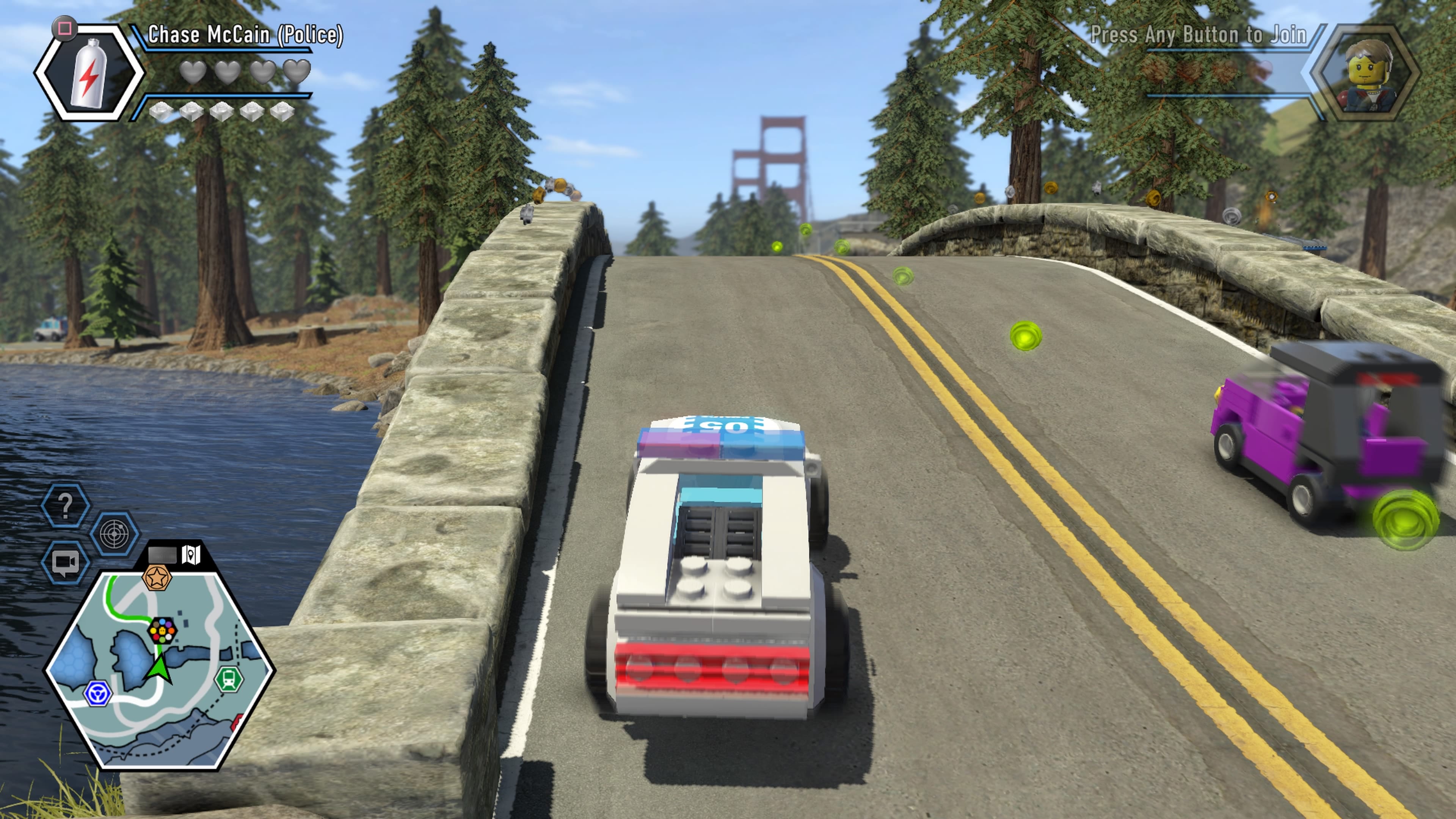1456x819 pixels.
Task: Click the green train station marker
Action: coord(229,679)
